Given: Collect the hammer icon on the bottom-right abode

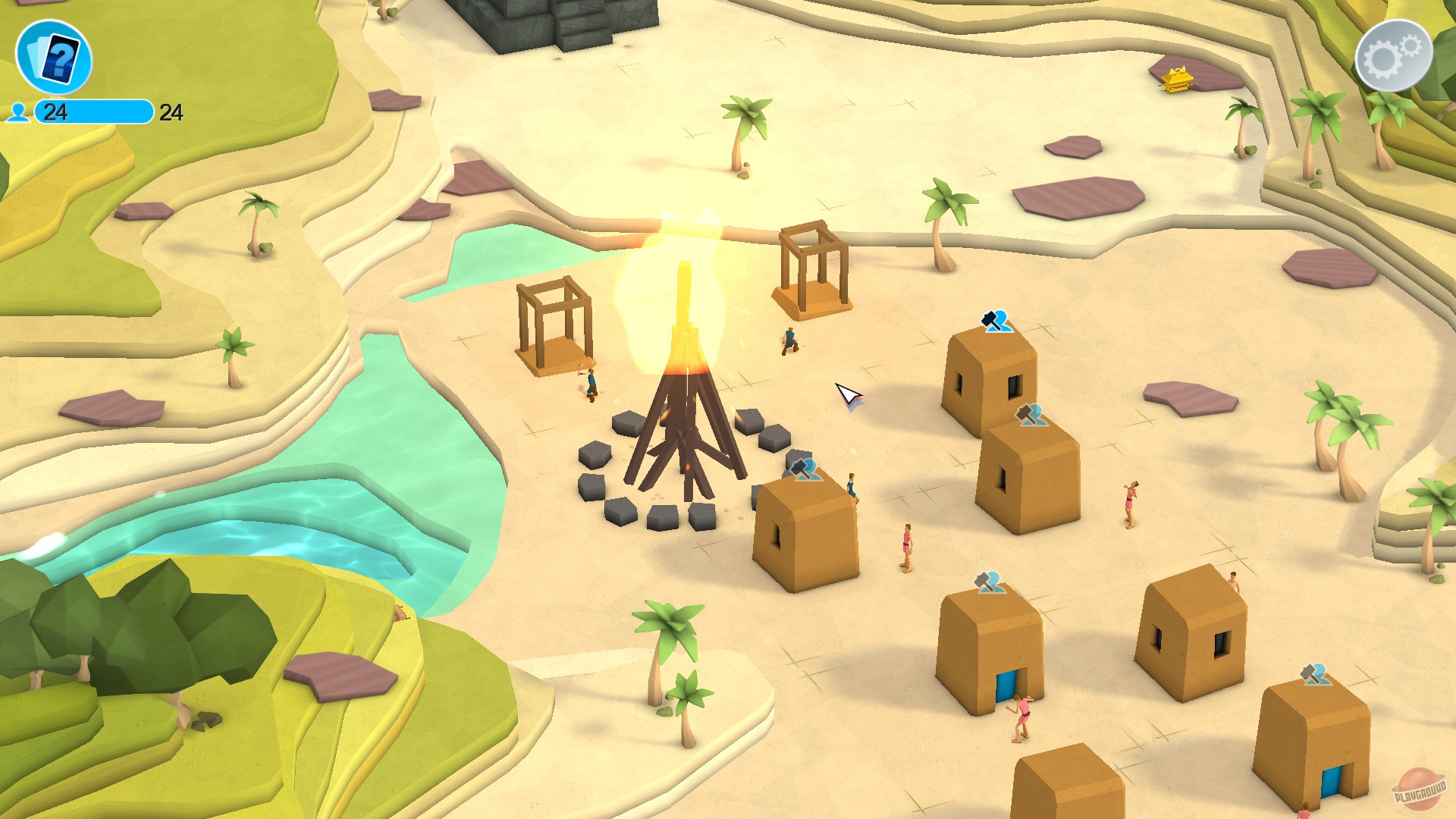Looking at the screenshot, I should pyautogui.click(x=1316, y=675).
